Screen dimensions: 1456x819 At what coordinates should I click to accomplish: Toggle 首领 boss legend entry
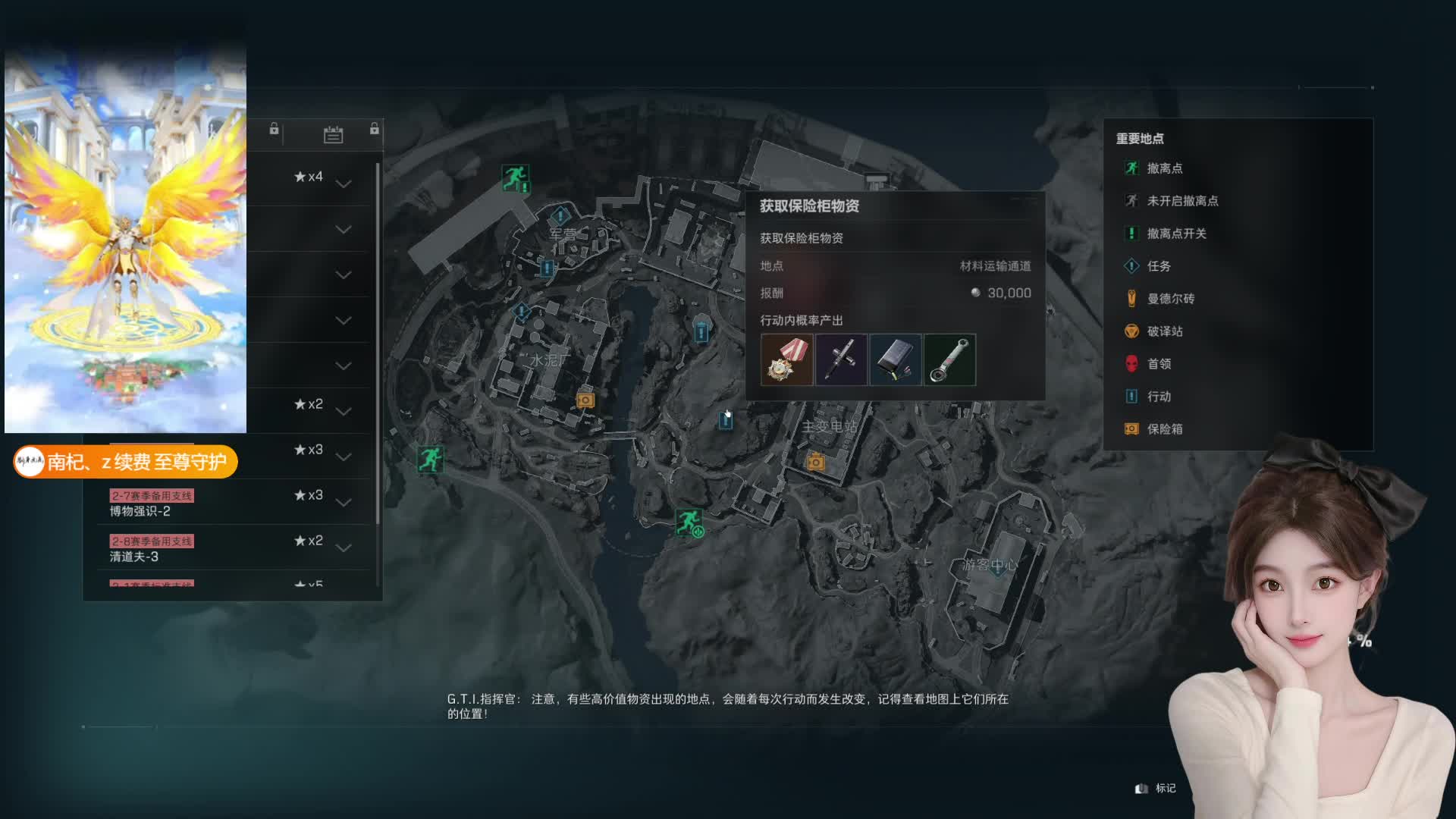tap(1158, 364)
